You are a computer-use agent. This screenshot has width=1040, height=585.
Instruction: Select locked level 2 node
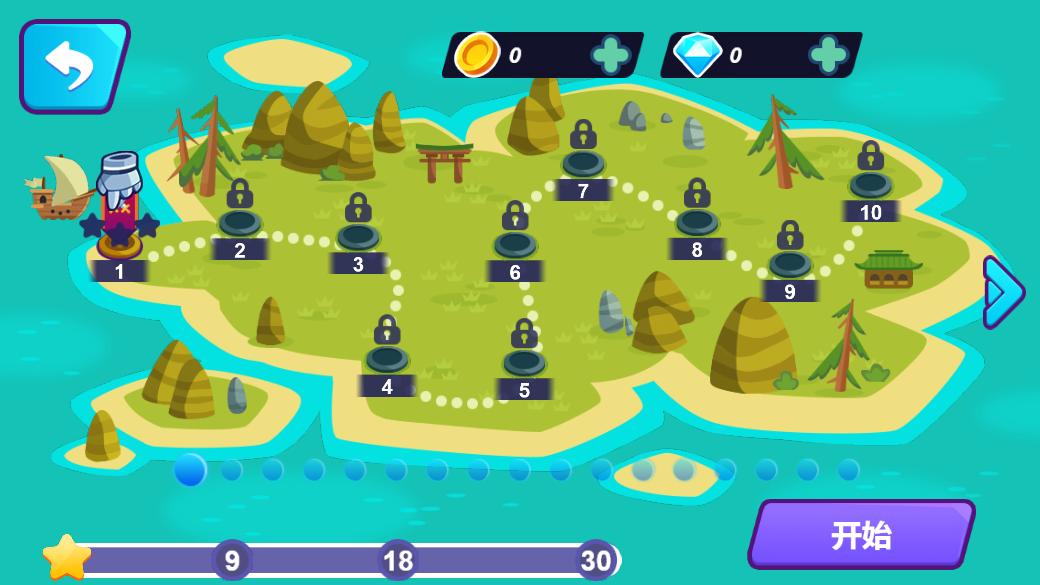pos(240,222)
